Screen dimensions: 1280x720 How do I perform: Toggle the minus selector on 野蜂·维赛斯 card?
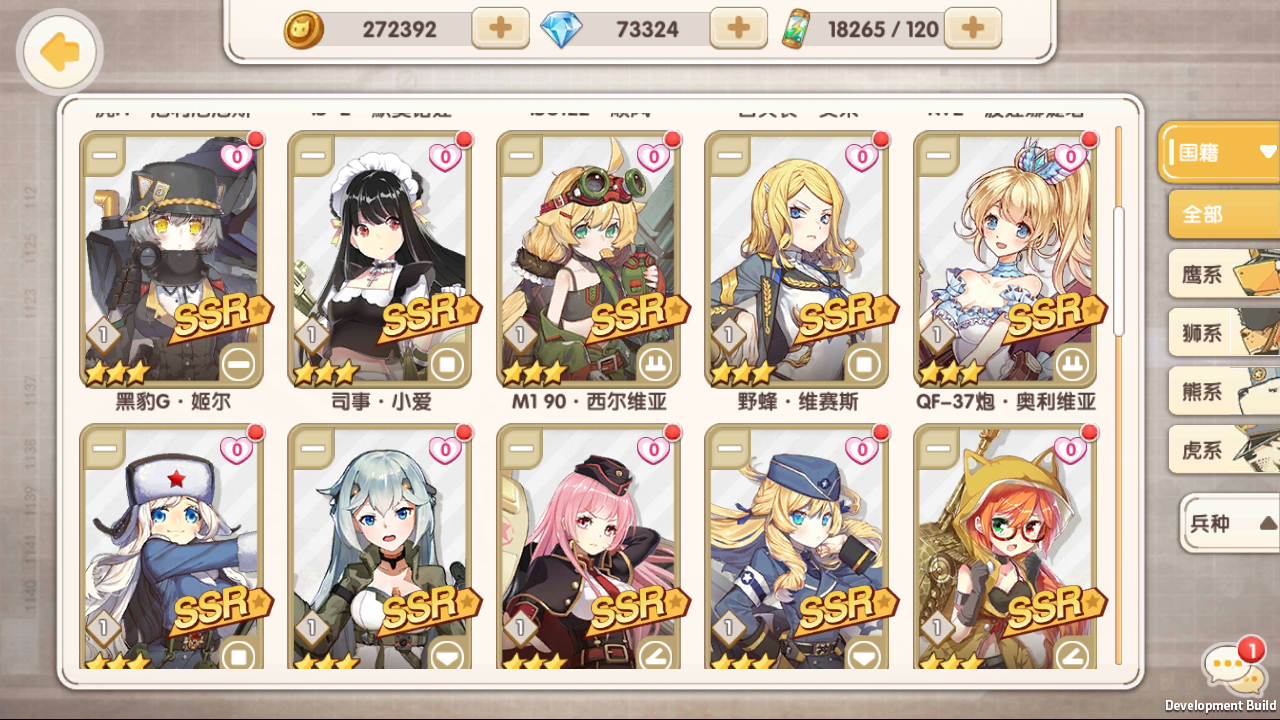(726, 156)
